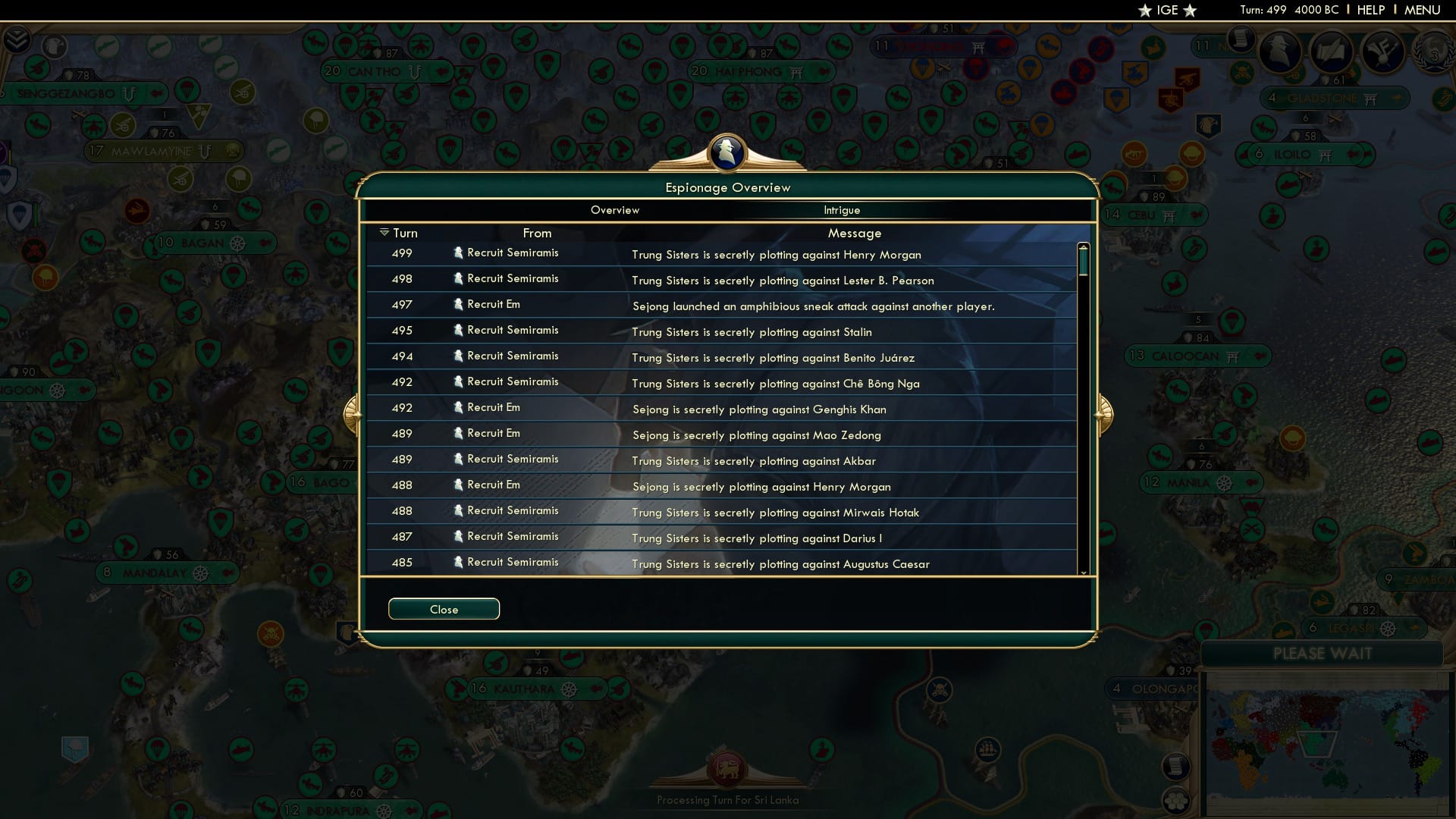Switch to the Overview tab
1456x819 pixels.
[x=615, y=210]
